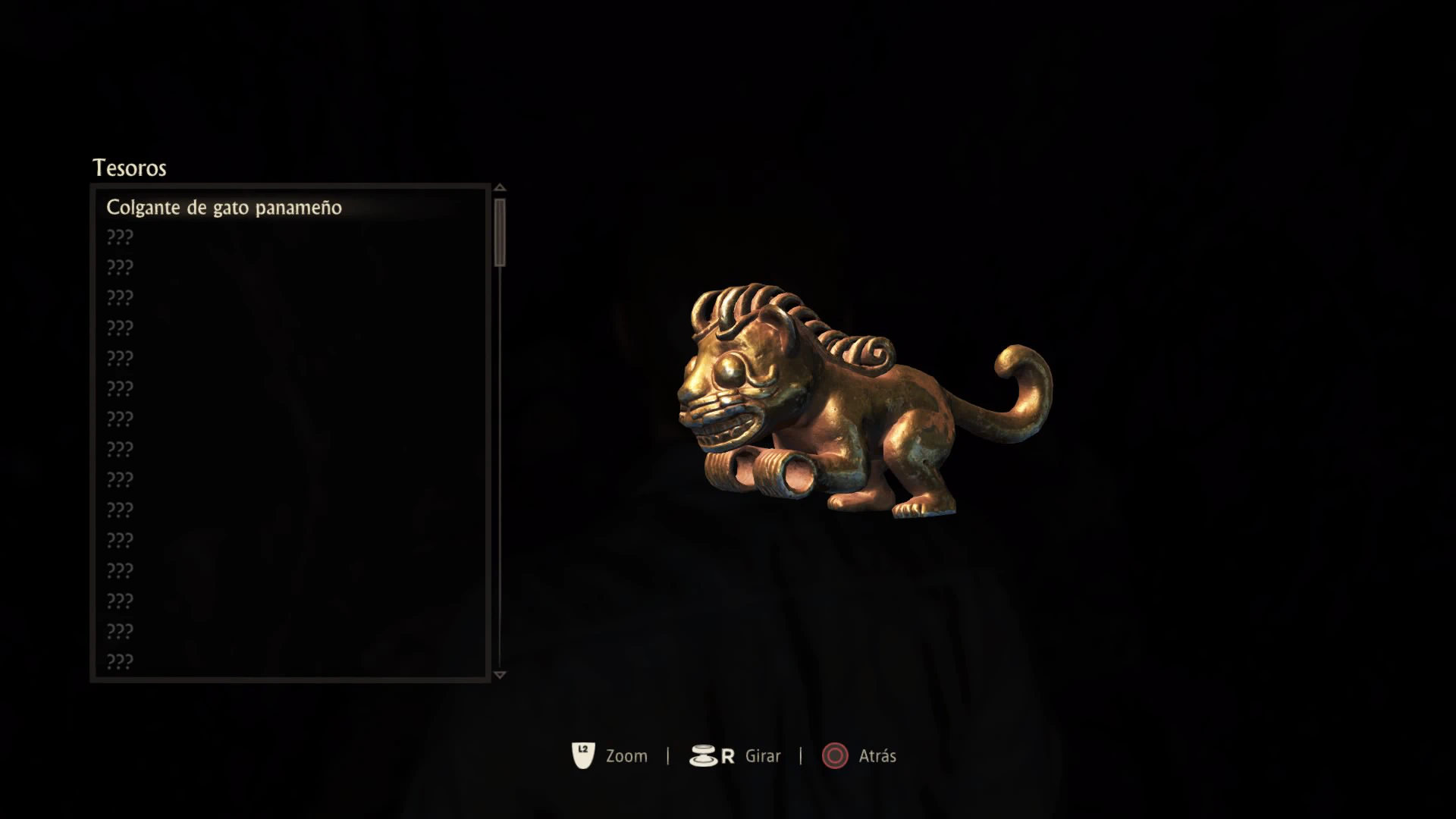Select the Colgante de gato panameño entry

tap(224, 208)
